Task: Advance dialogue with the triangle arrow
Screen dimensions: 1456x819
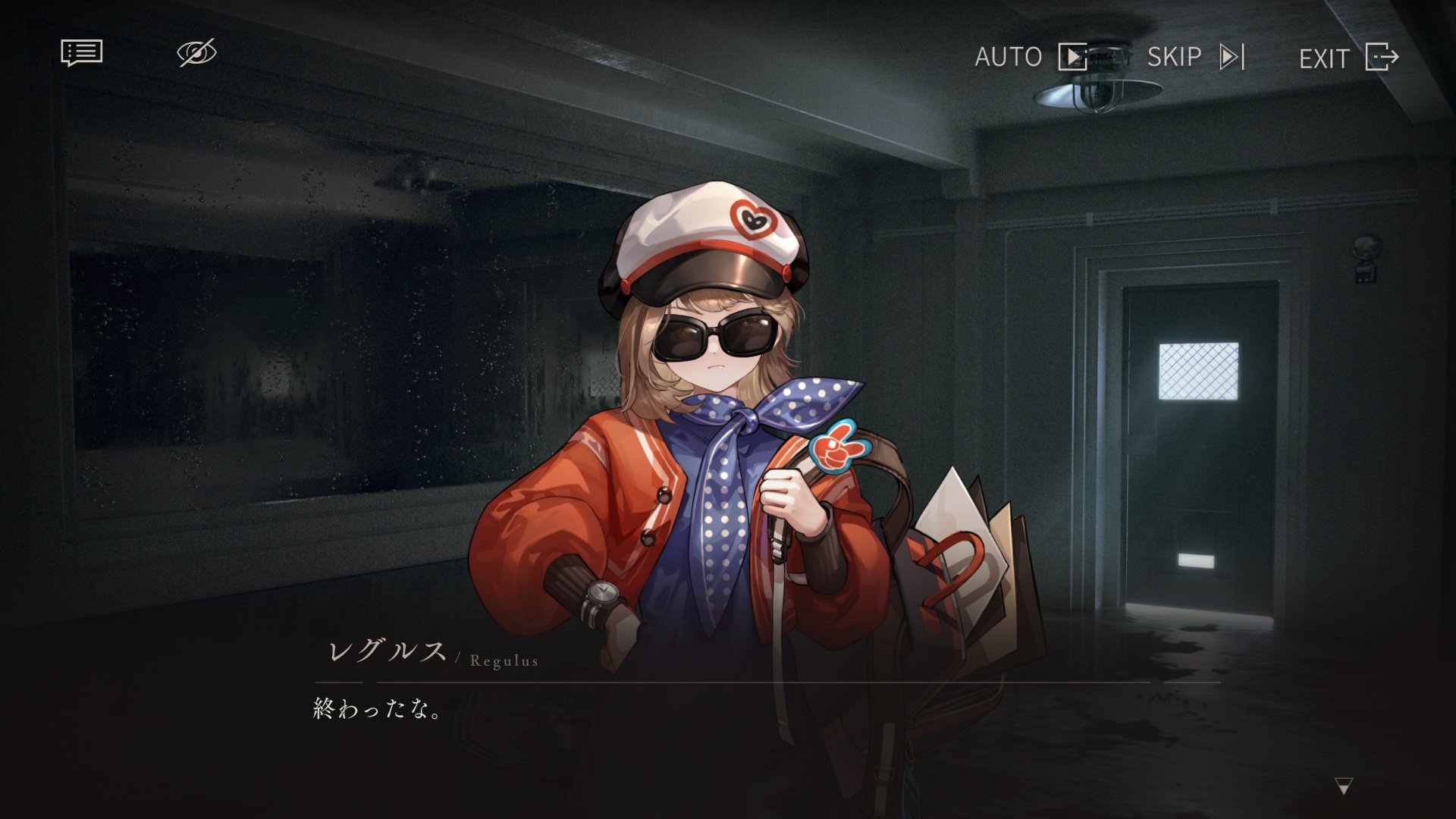Action: pyautogui.click(x=1343, y=786)
